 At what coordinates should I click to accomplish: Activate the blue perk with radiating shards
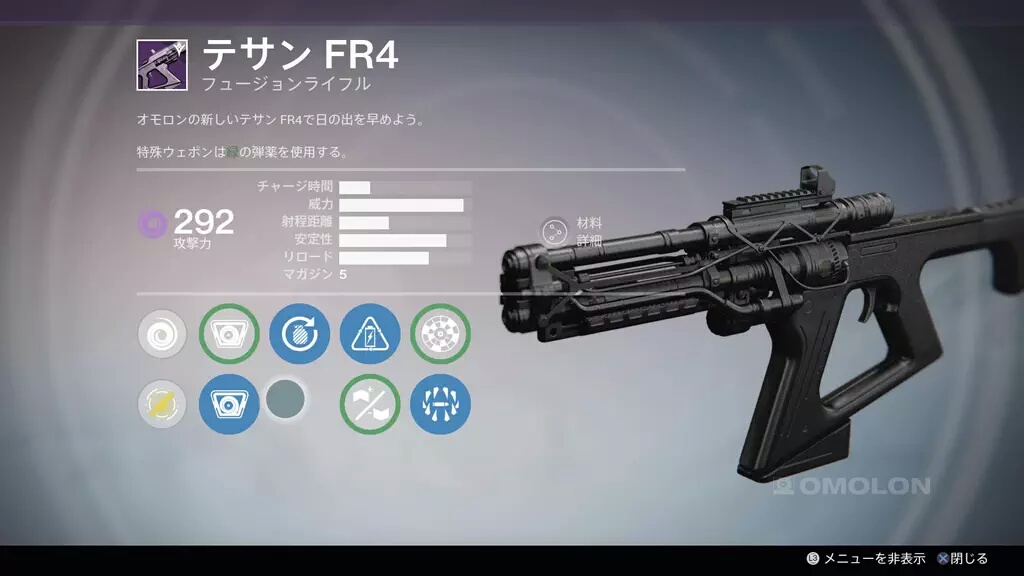(x=440, y=404)
